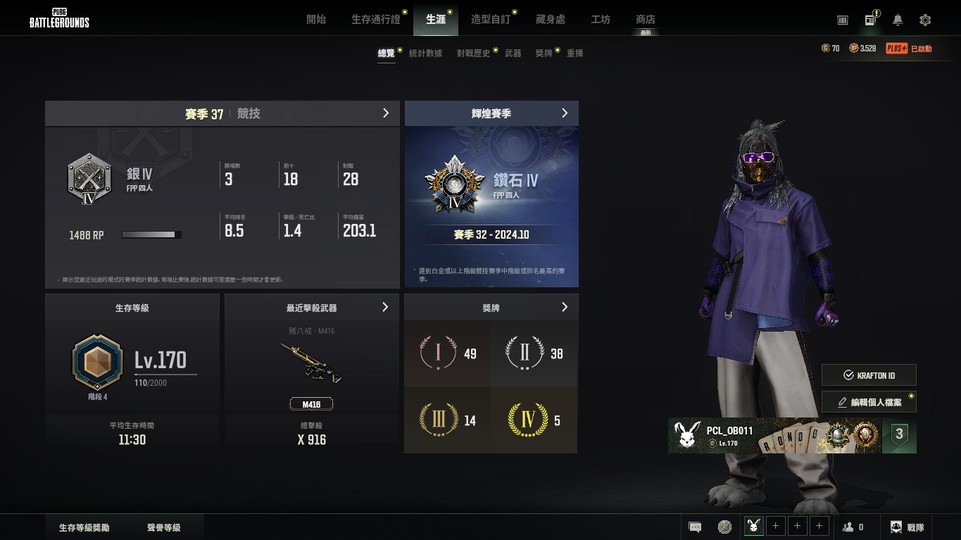Open the 獎牌 medals panel
This screenshot has height=540, width=961.
[564, 307]
